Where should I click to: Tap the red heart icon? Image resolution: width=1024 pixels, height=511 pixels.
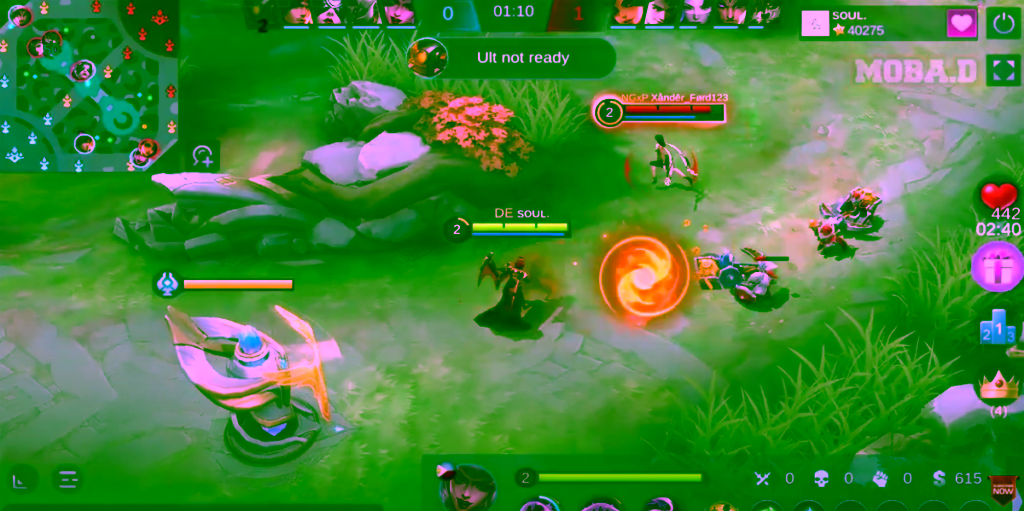998,195
